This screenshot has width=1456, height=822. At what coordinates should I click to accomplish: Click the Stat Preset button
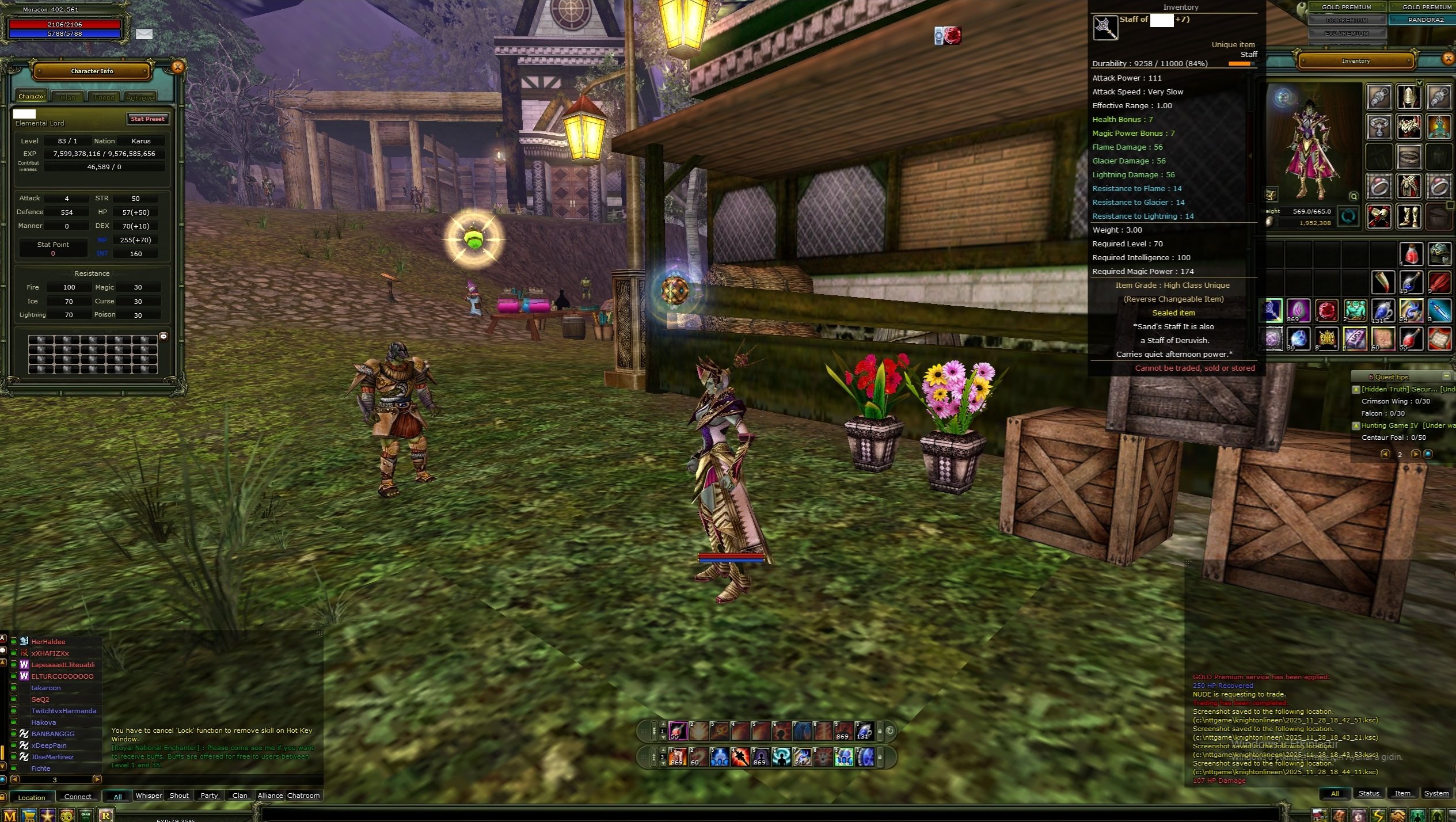tap(147, 119)
